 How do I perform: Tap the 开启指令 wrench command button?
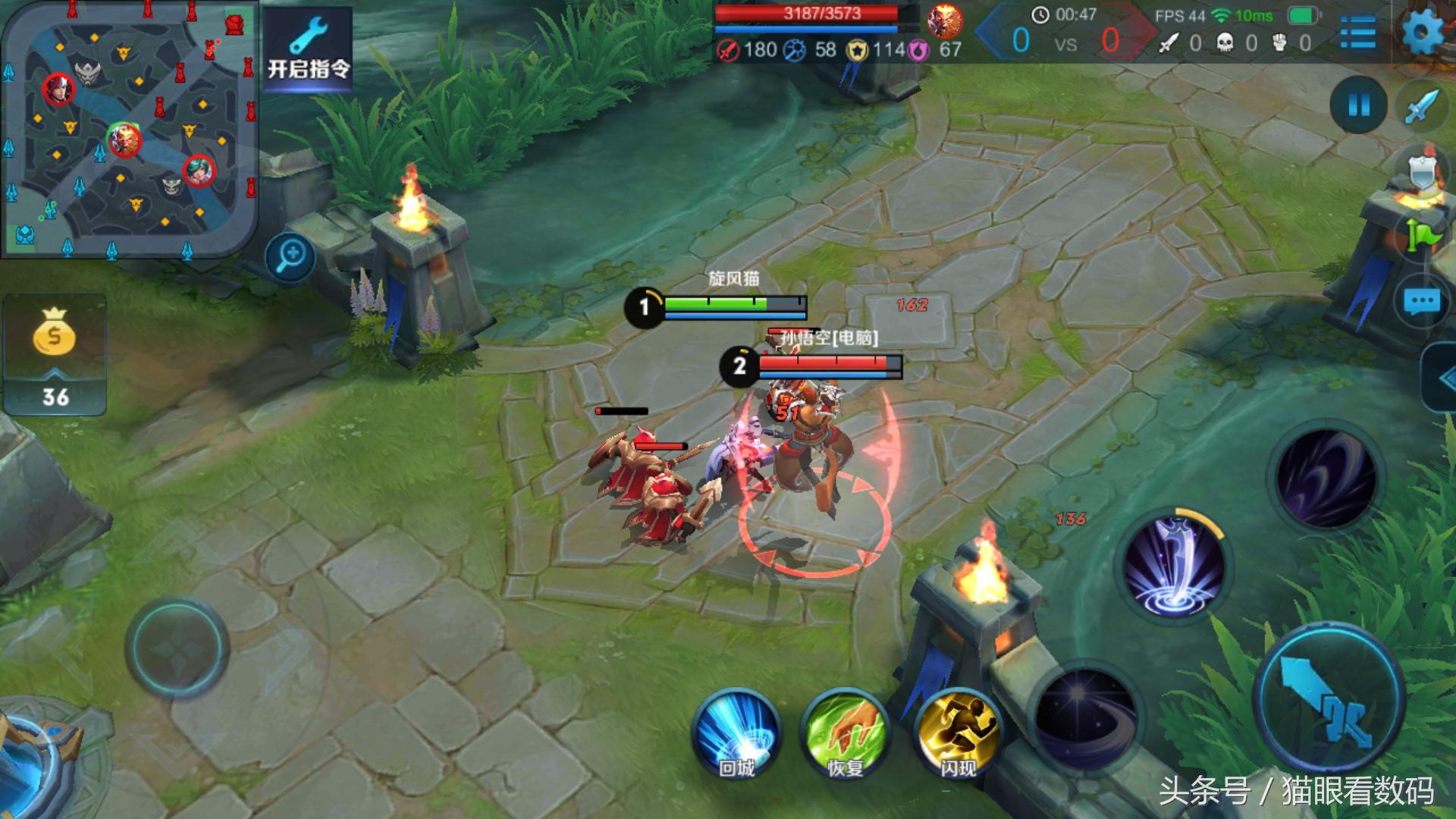(308, 50)
